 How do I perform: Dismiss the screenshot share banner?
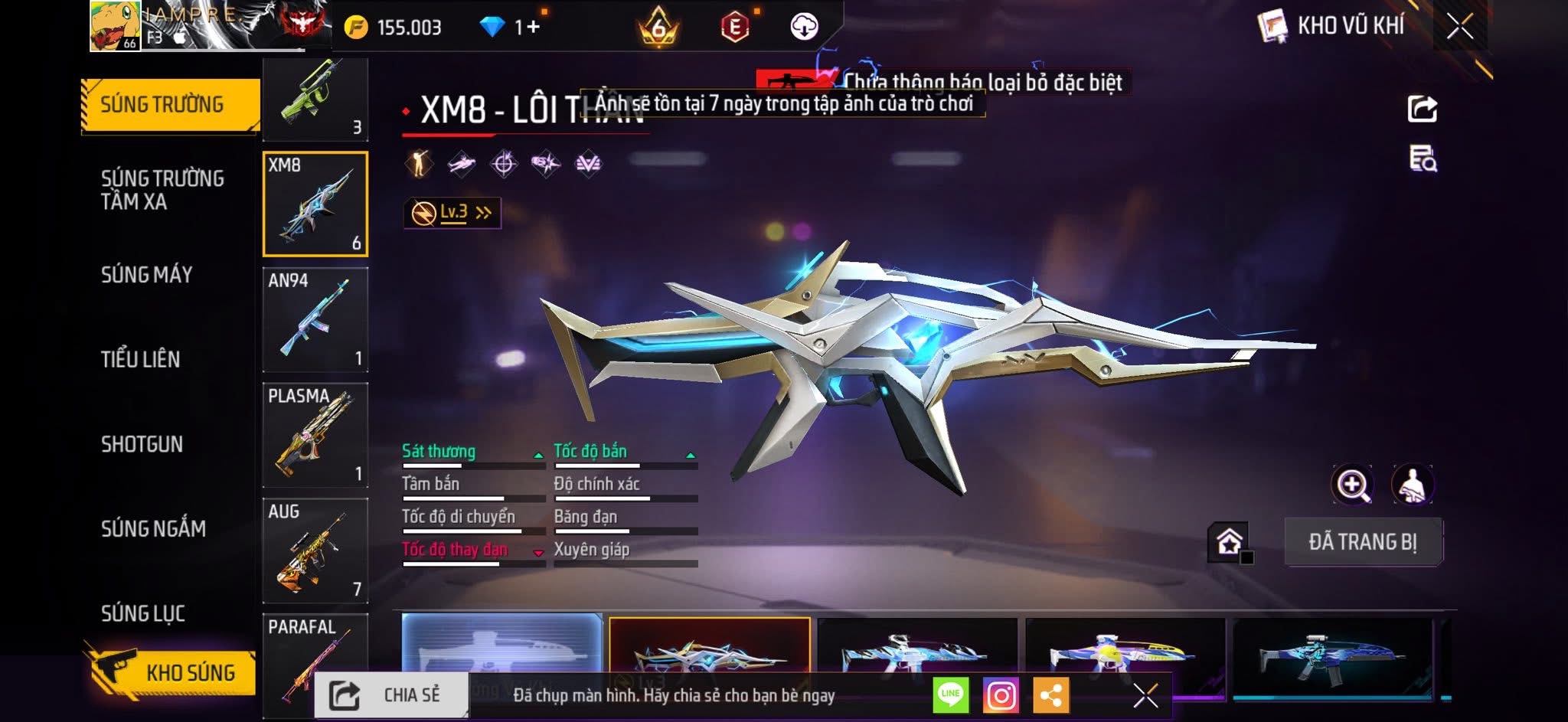(x=1145, y=695)
